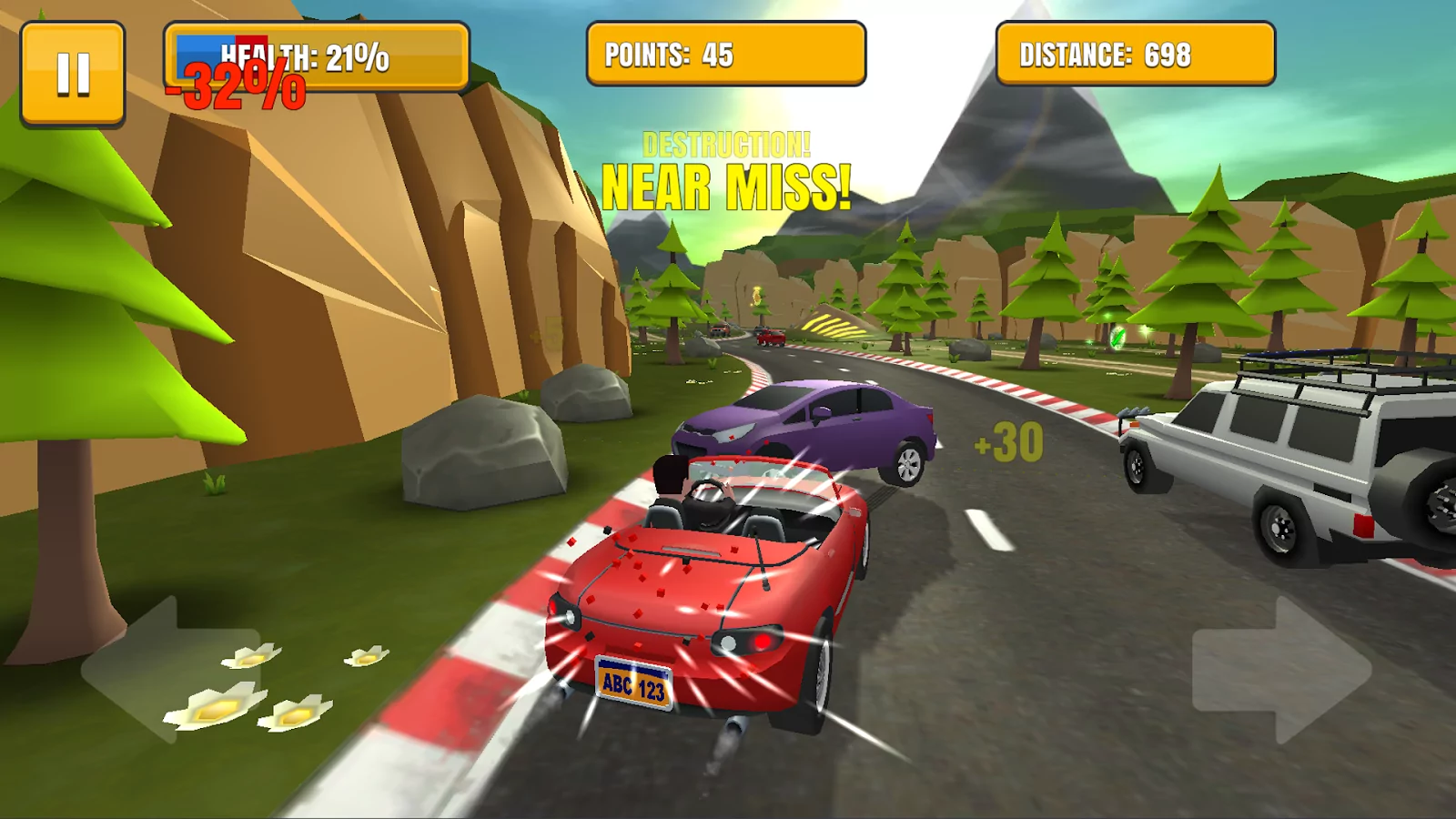Expand the DISTANCE: 698 display
Image resolution: width=1456 pixels, height=819 pixels.
(x=1135, y=53)
